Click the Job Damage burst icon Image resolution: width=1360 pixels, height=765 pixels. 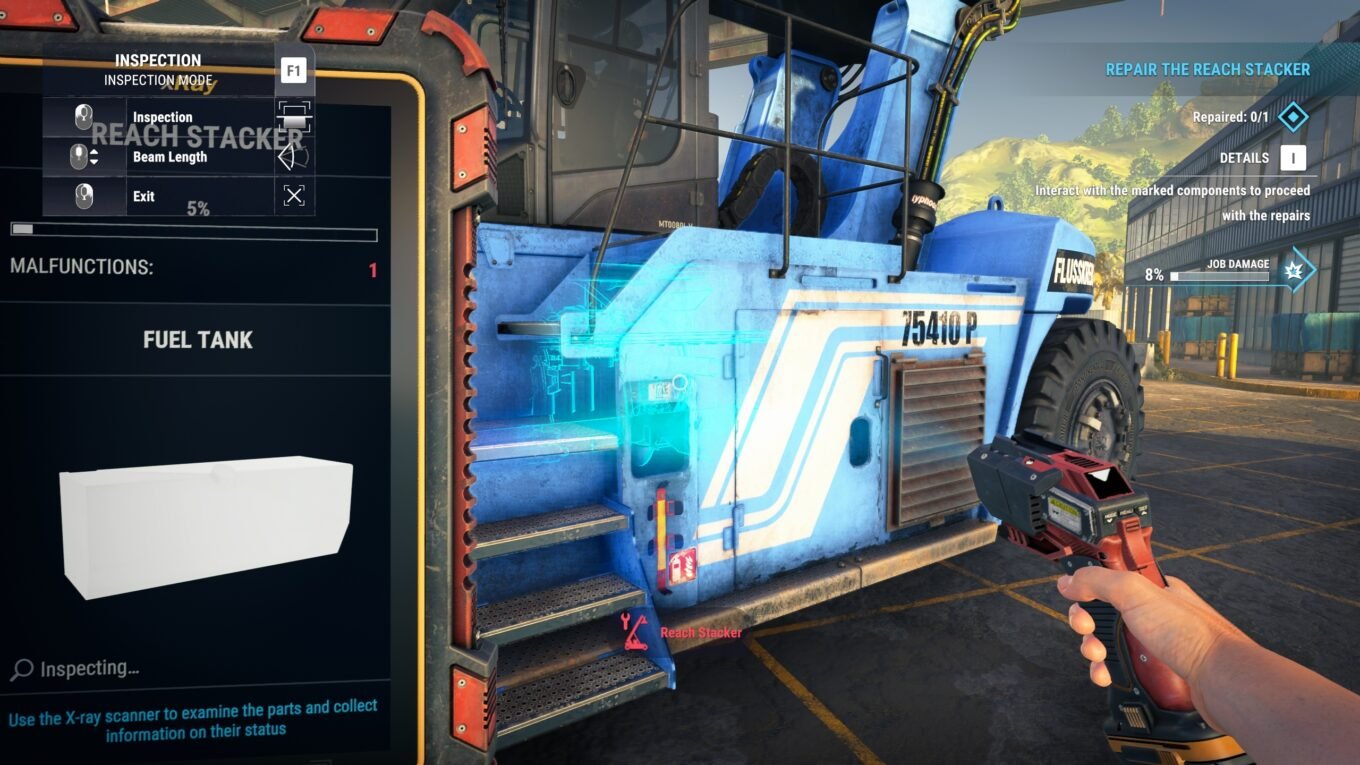point(1294,270)
